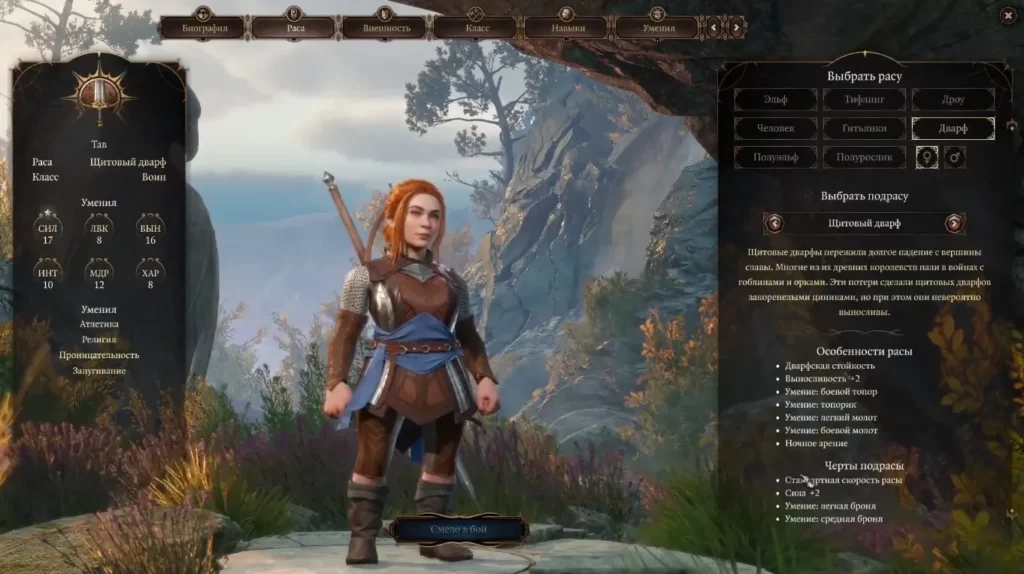1024x574 pixels.
Task: Select the Тифлинг race
Action: click(864, 99)
